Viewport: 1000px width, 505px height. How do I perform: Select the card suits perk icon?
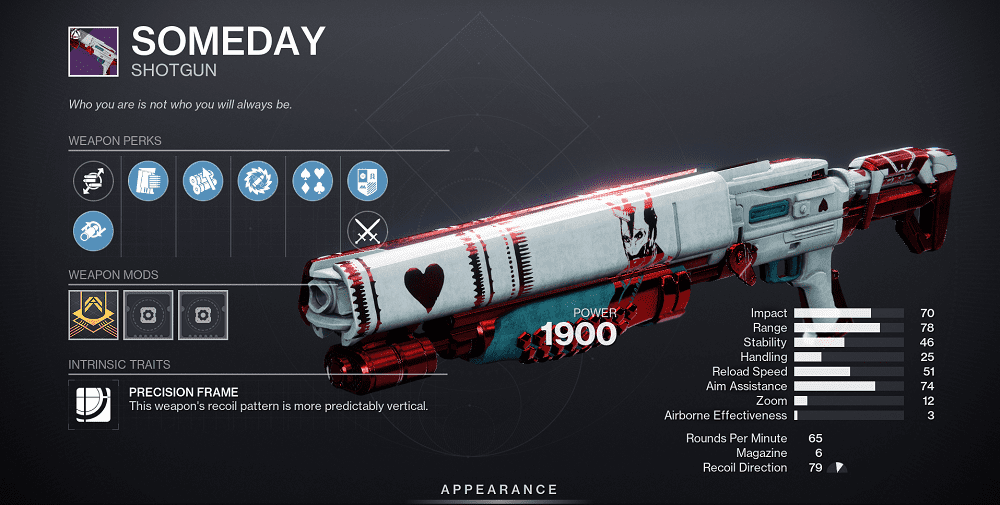tap(313, 181)
